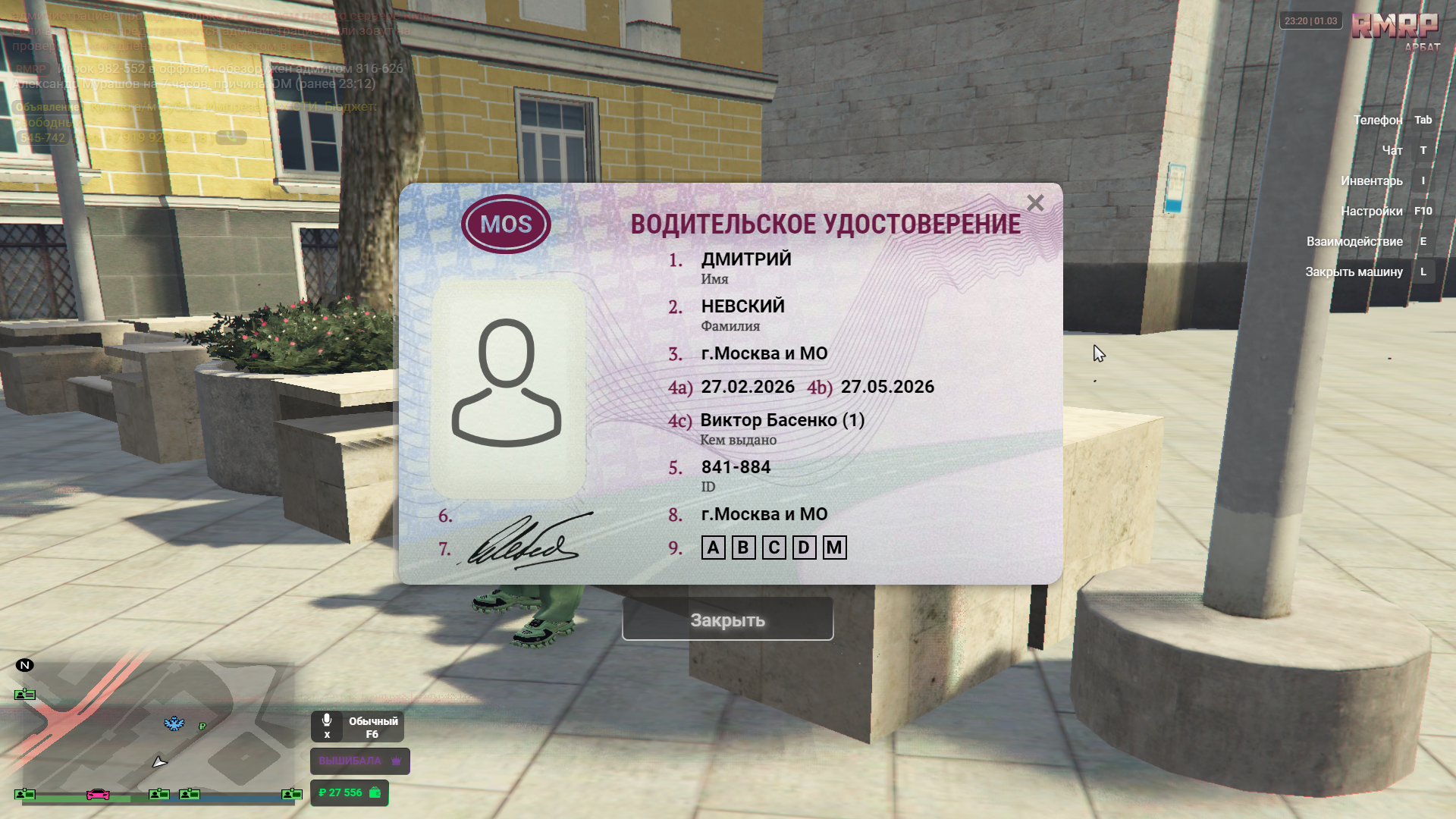Open the Телефон menu entry

[1378, 120]
